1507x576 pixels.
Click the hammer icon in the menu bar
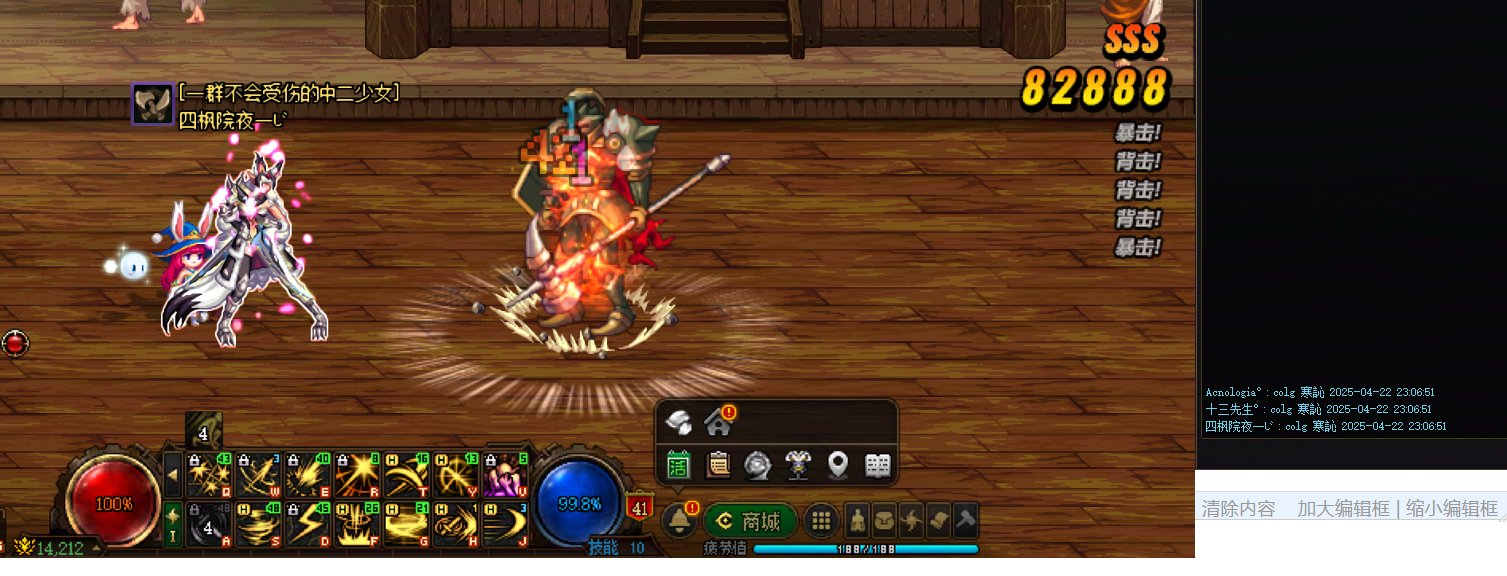point(965,521)
